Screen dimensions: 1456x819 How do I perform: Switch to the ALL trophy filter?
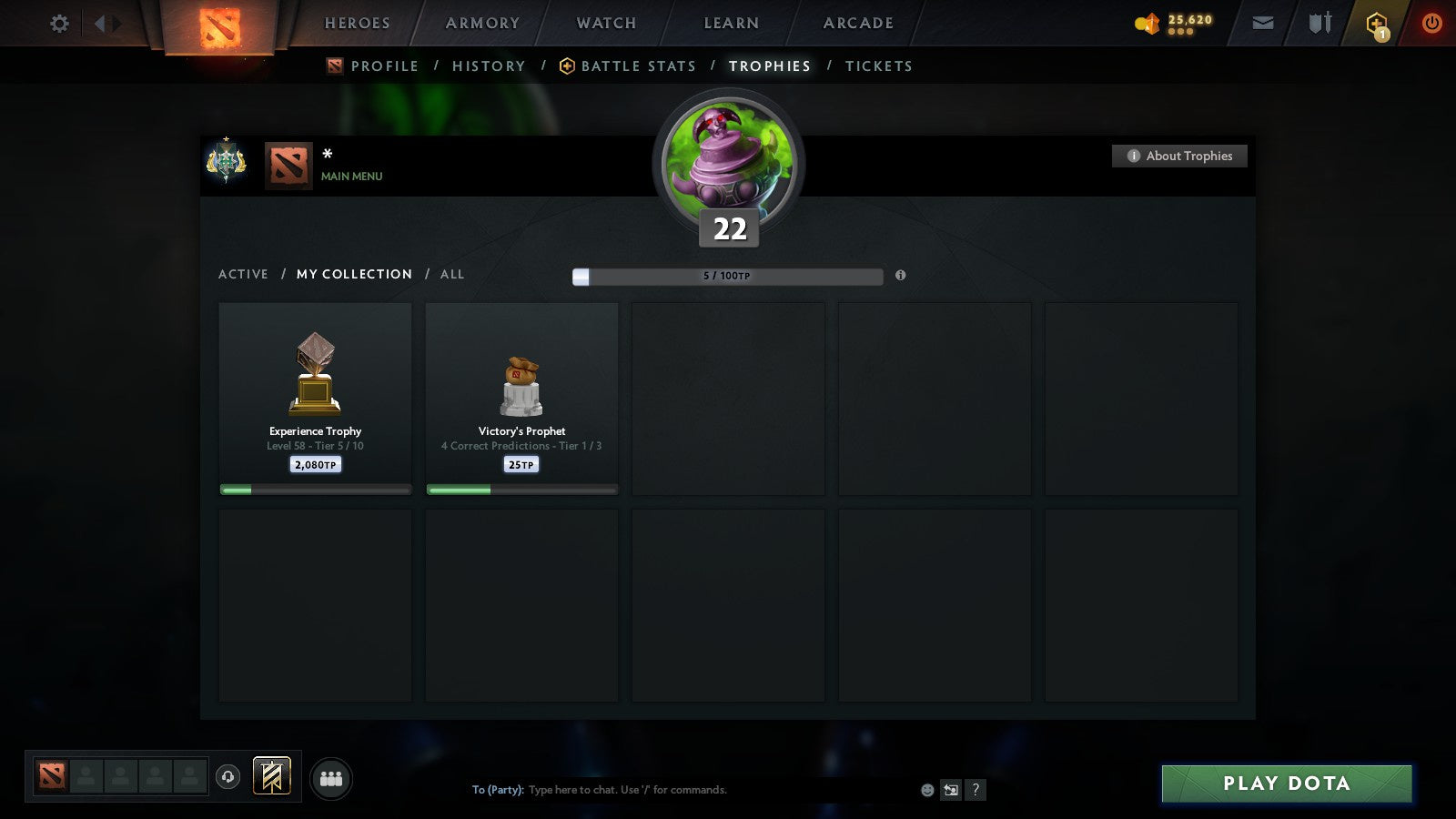(452, 274)
